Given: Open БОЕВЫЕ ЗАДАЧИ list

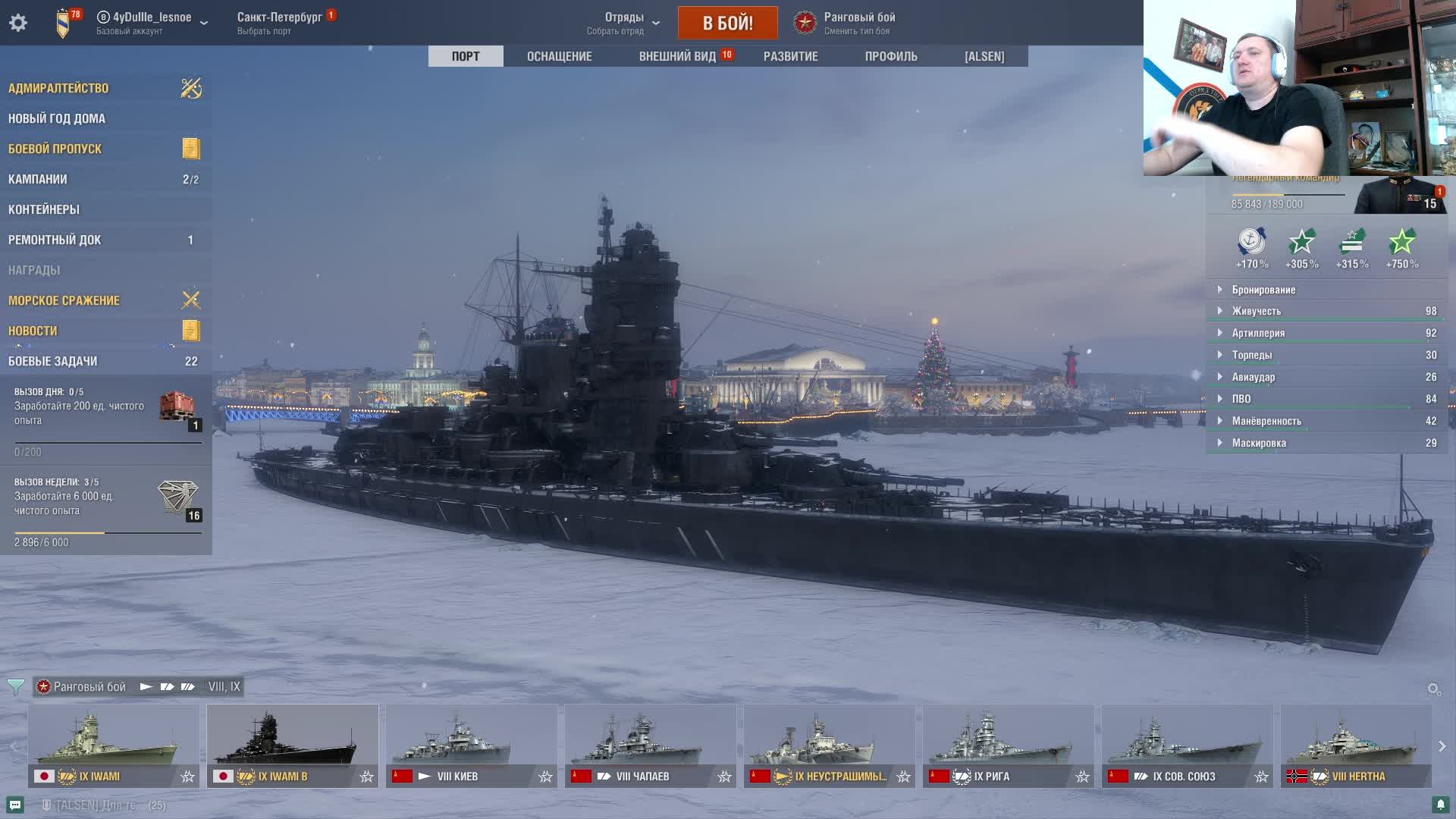Looking at the screenshot, I should (x=53, y=361).
